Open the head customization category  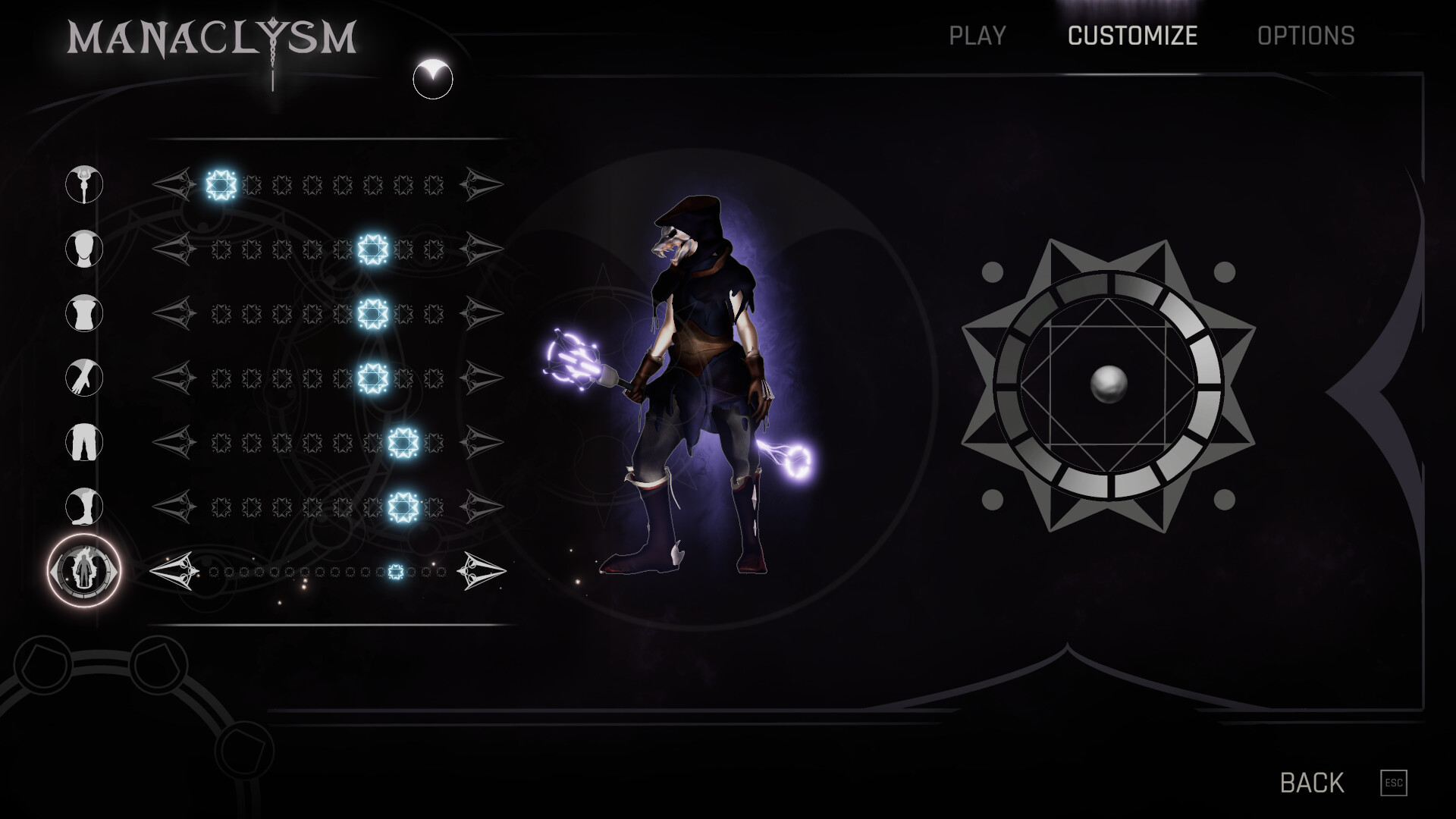[83, 249]
